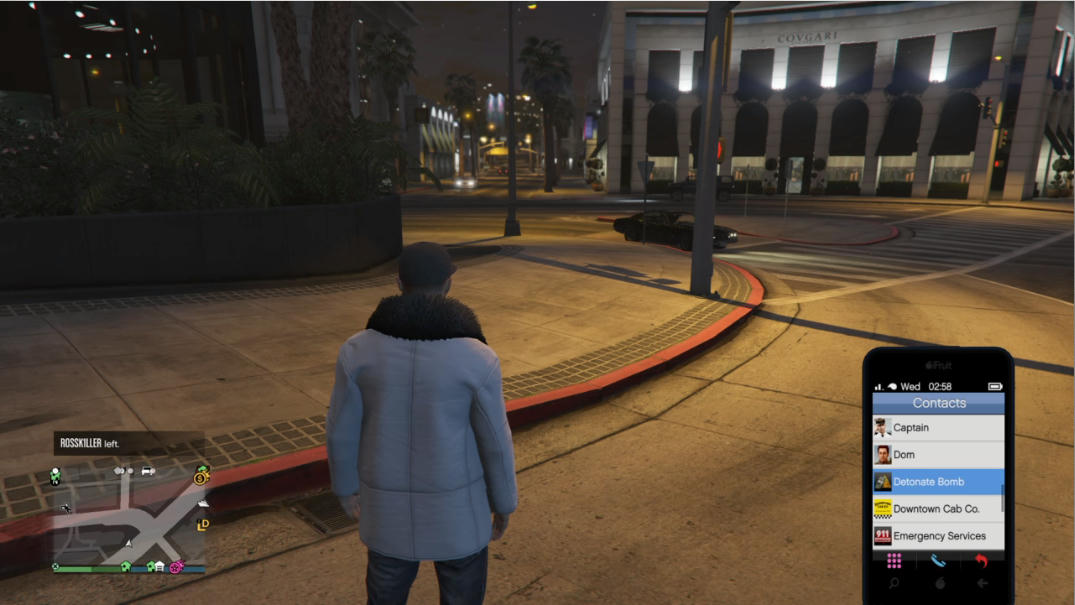Click the contacts list scrollbar
Image resolution: width=1075 pixels, height=605 pixels.
[1001, 499]
